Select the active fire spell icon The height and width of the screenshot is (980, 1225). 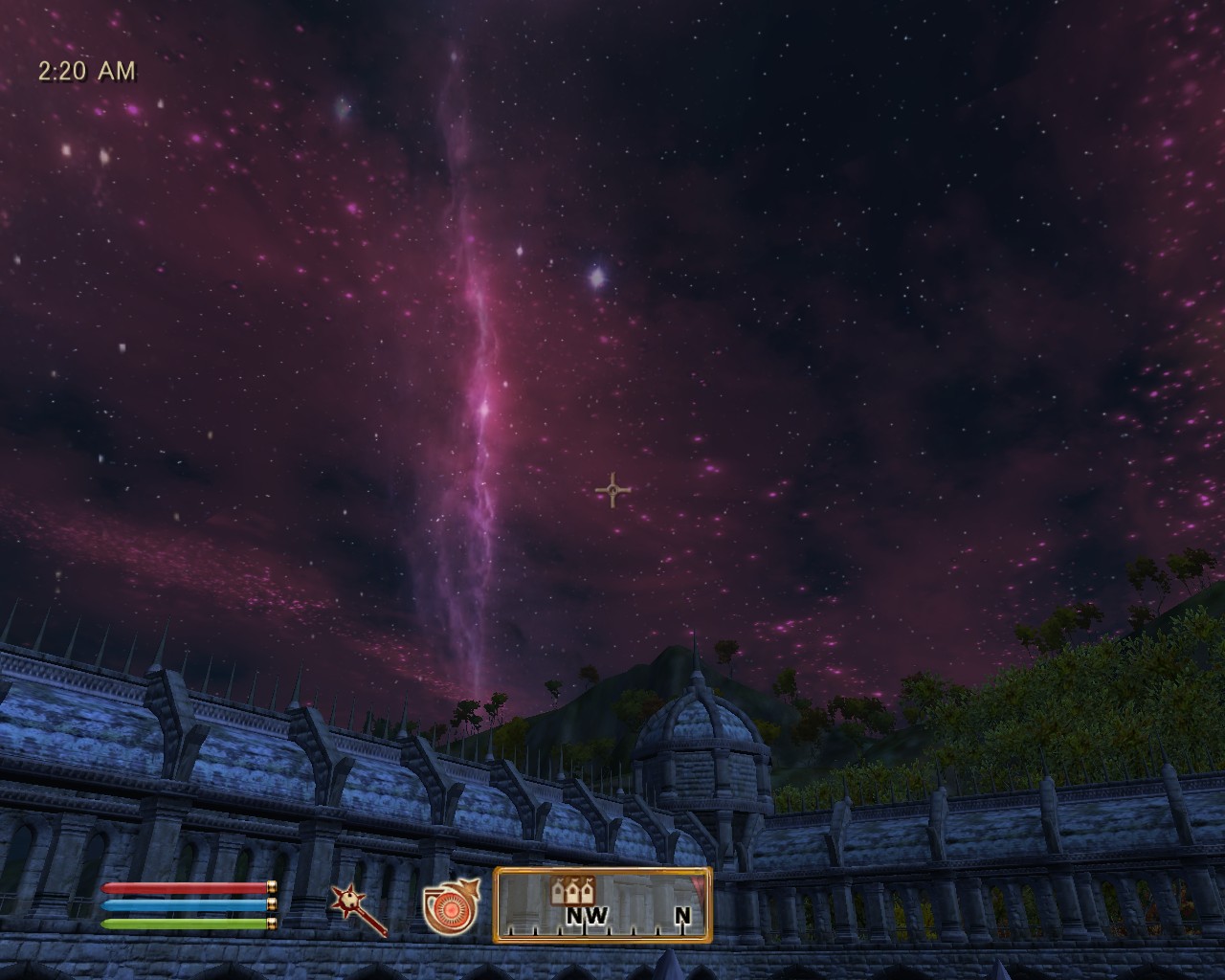[x=451, y=905]
